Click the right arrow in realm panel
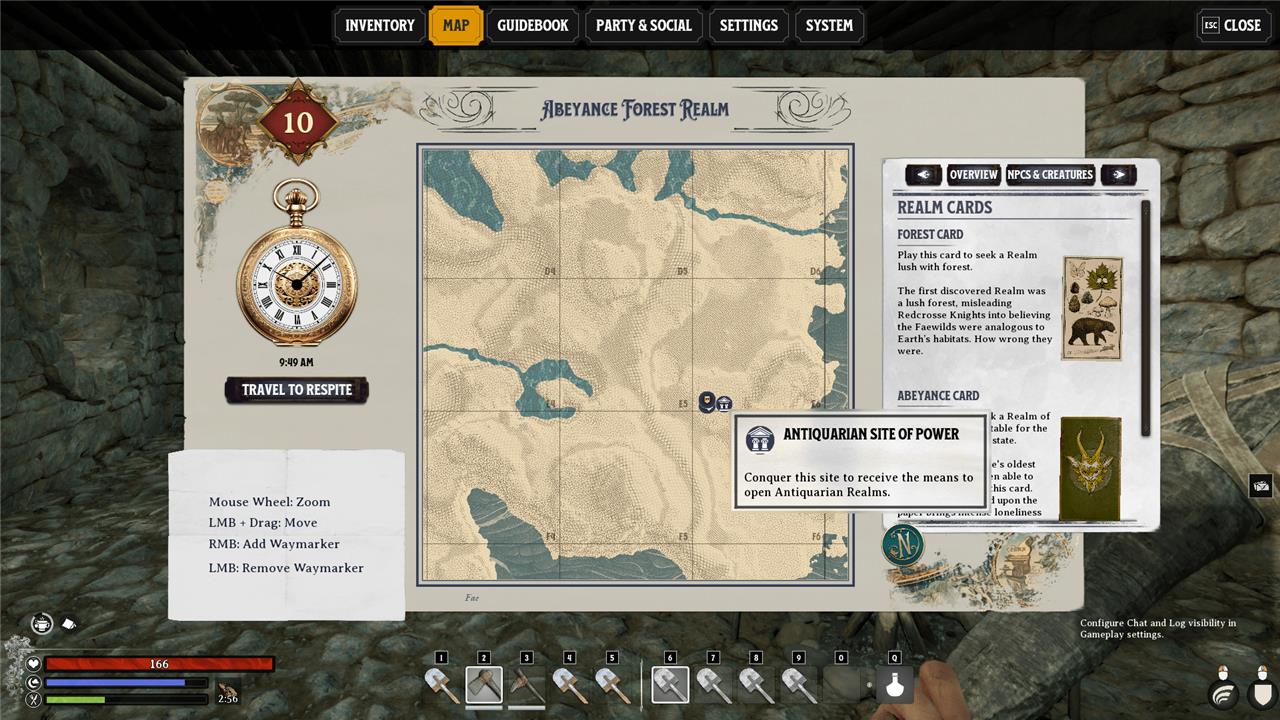 [x=1118, y=175]
